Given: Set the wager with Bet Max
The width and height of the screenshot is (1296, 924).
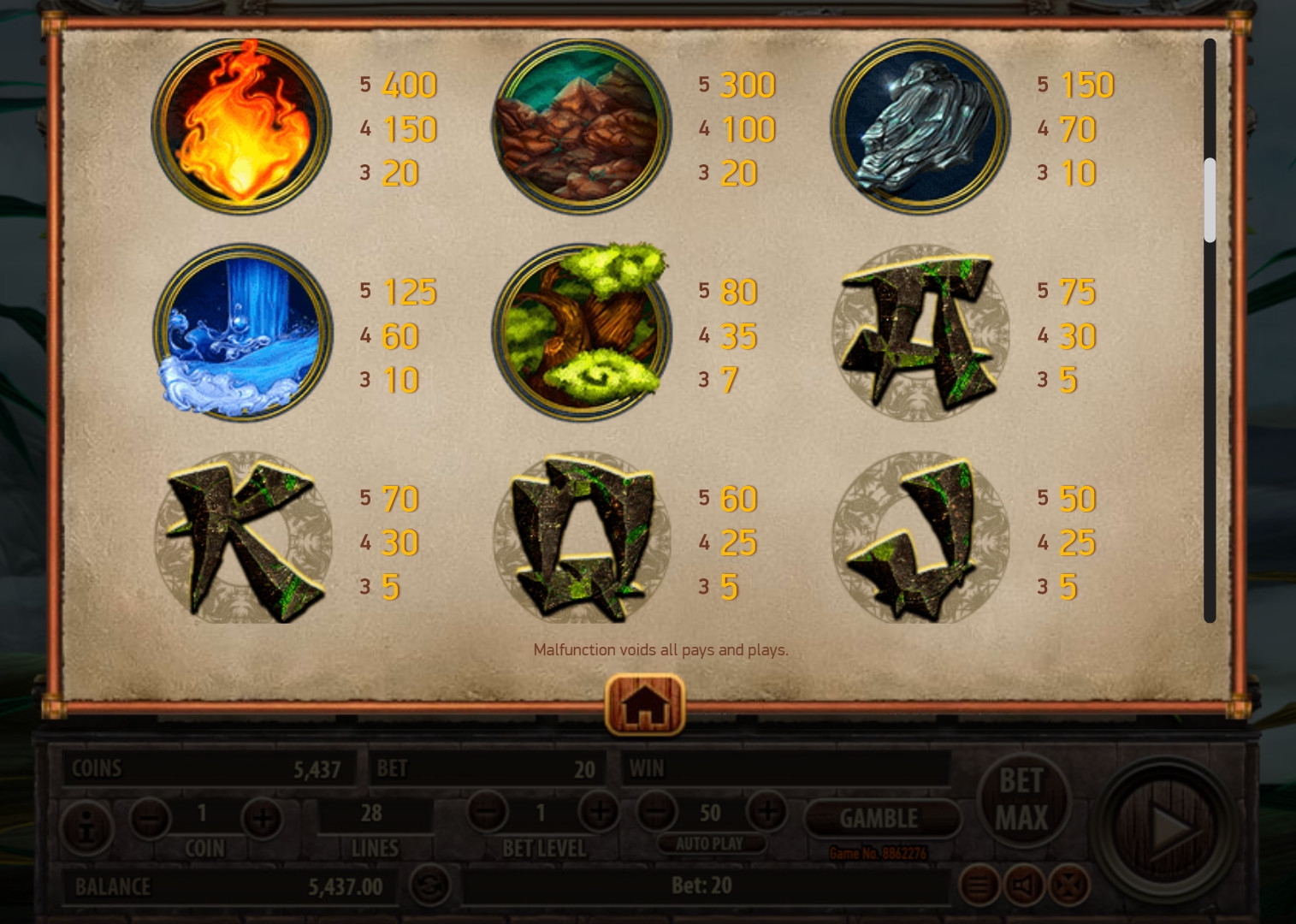Looking at the screenshot, I should 1021,800.
